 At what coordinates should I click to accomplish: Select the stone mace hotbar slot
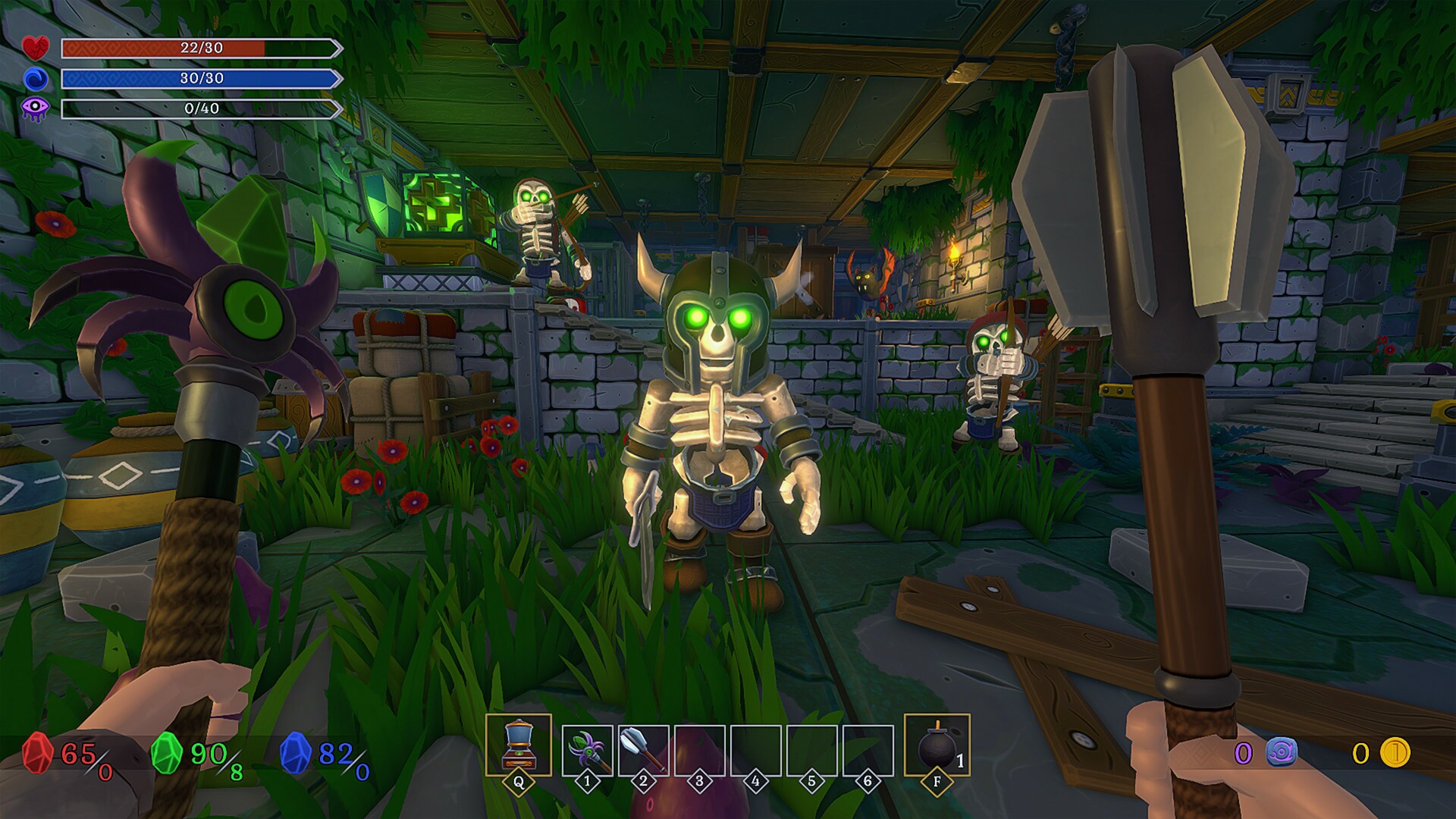(x=643, y=748)
